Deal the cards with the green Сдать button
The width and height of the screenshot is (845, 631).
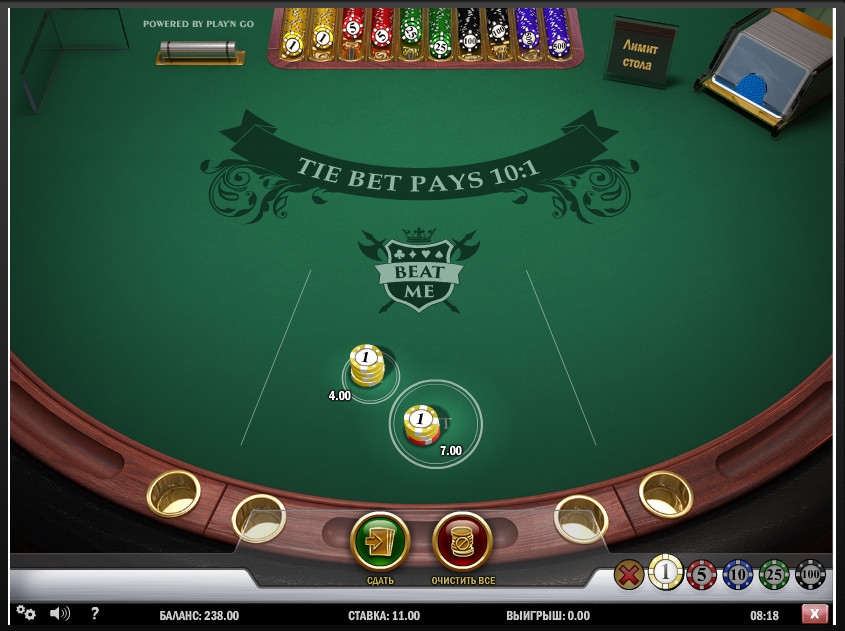(380, 541)
